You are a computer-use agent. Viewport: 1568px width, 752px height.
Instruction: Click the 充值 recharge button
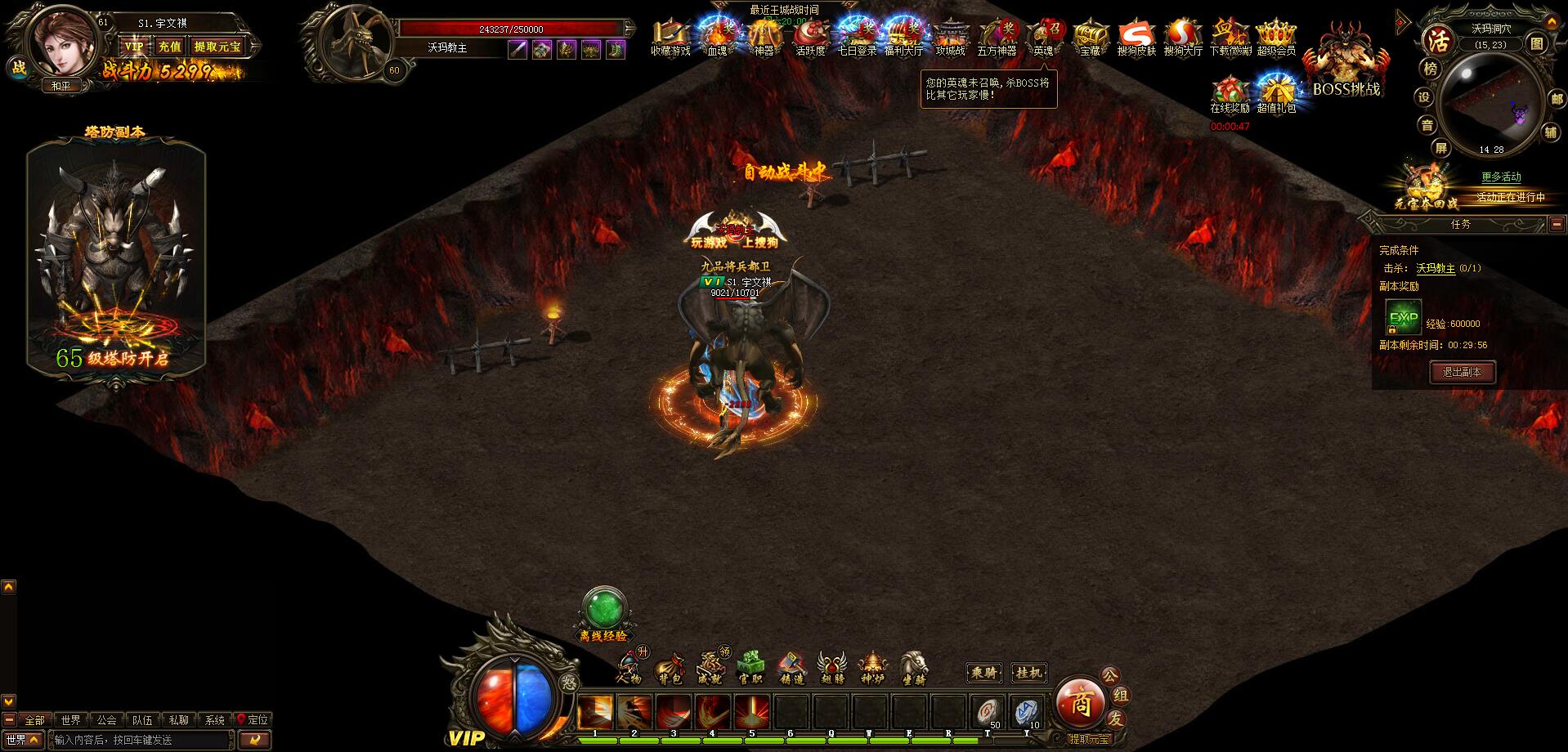point(169,47)
